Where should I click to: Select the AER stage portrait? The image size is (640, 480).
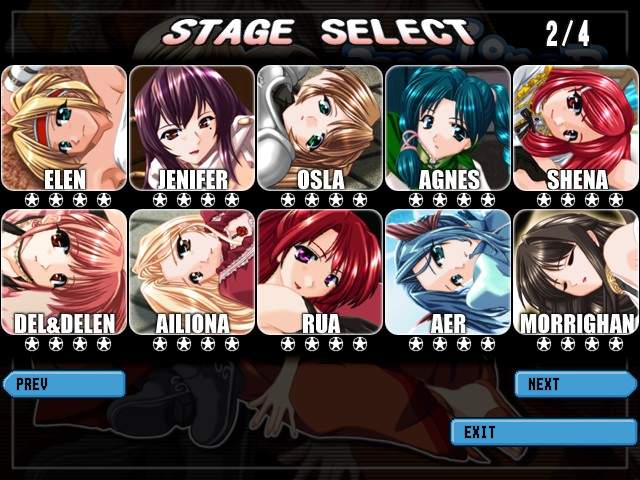point(448,271)
